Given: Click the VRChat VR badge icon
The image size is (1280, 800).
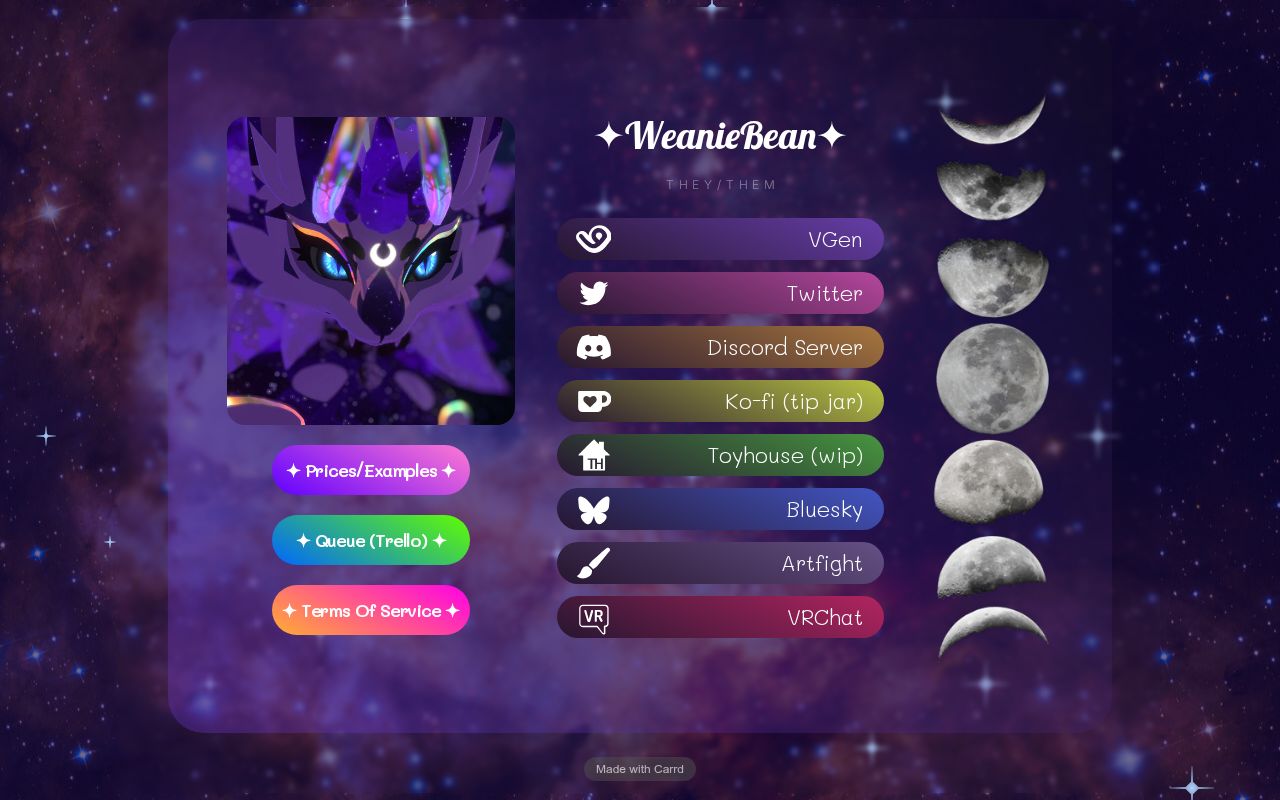Looking at the screenshot, I should click(x=593, y=617).
